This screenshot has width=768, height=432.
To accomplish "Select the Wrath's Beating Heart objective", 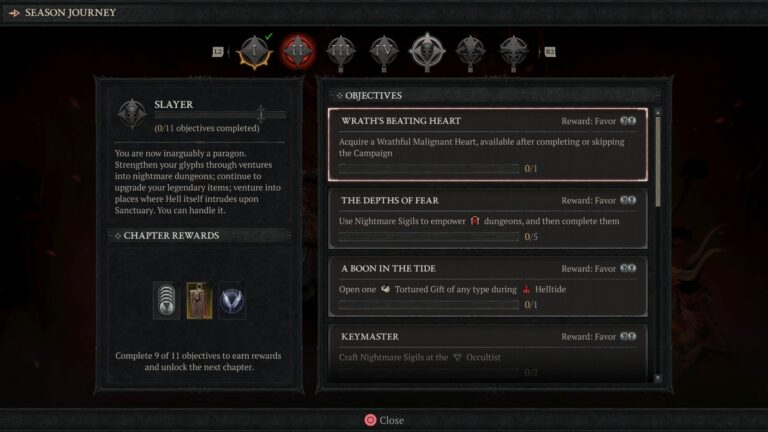I will pos(487,145).
